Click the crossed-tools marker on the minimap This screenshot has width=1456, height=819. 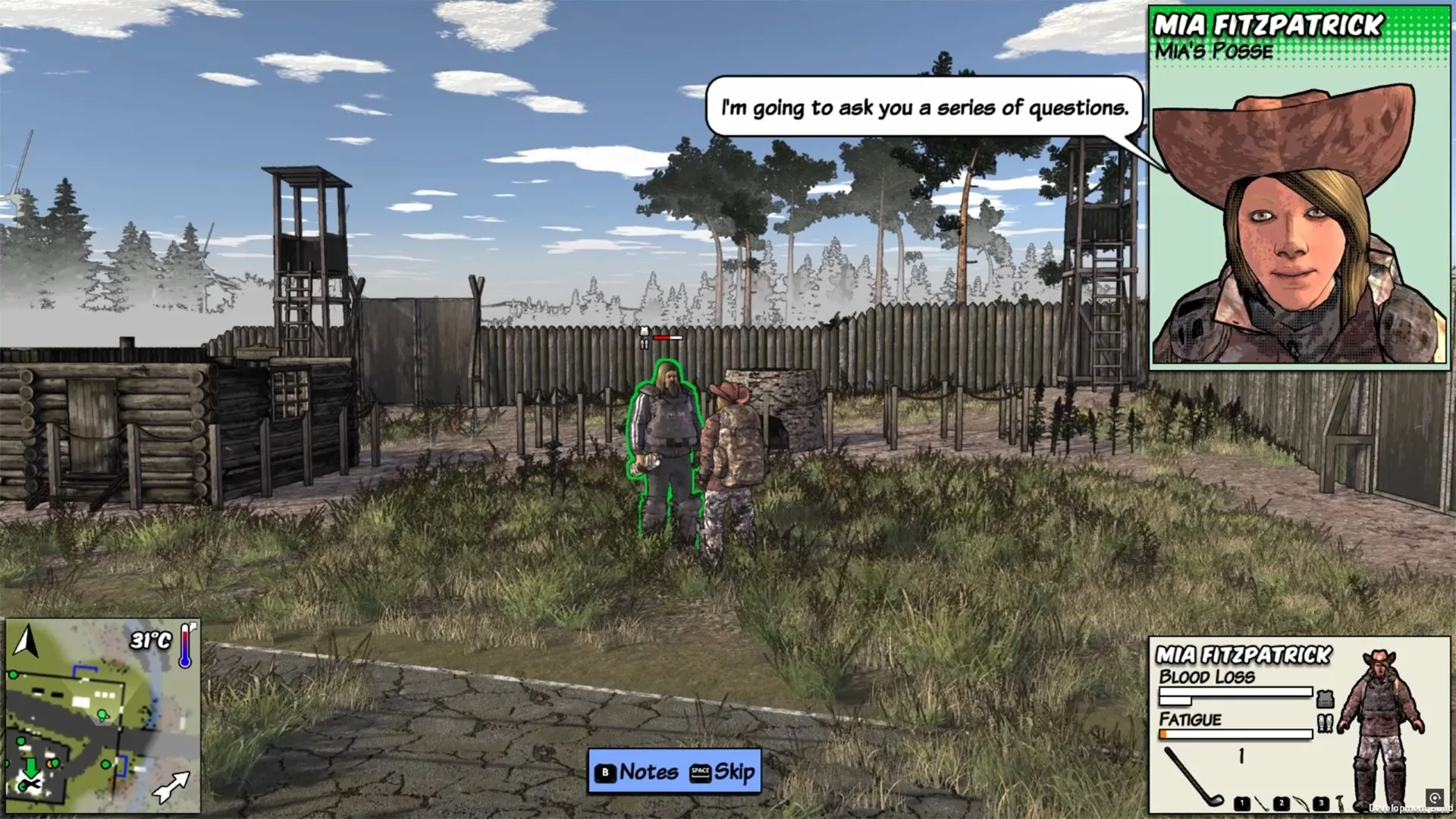pyautogui.click(x=31, y=783)
